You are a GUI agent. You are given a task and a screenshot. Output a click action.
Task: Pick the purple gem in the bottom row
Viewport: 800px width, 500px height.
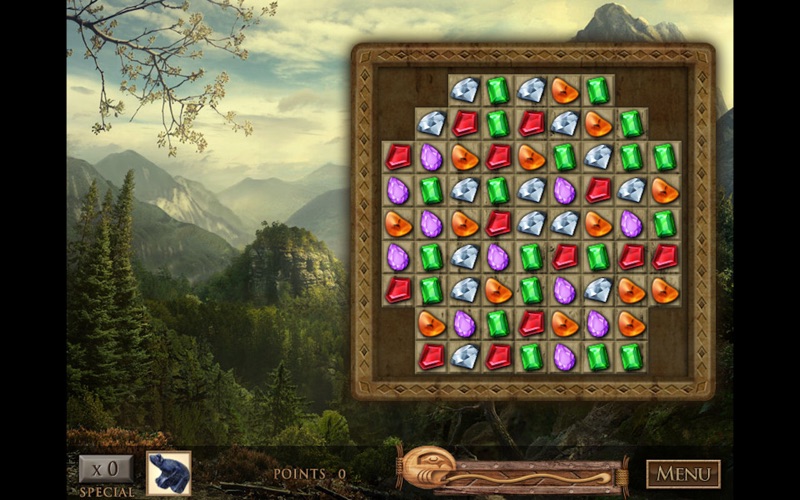[565, 357]
